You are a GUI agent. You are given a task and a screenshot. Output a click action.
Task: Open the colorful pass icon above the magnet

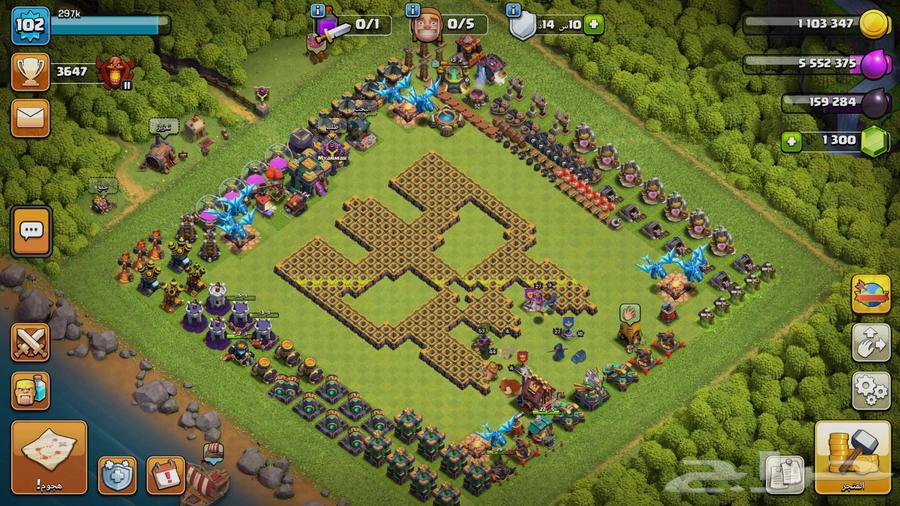pos(870,294)
